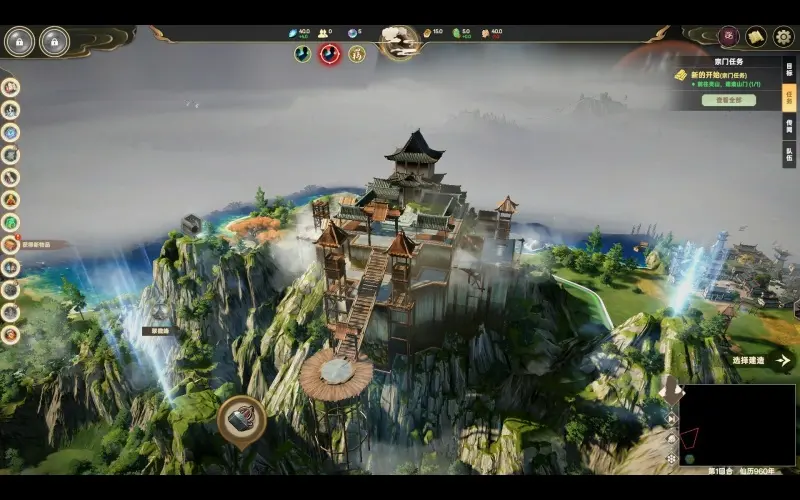Open the yellow scroll map icon

(x=757, y=37)
